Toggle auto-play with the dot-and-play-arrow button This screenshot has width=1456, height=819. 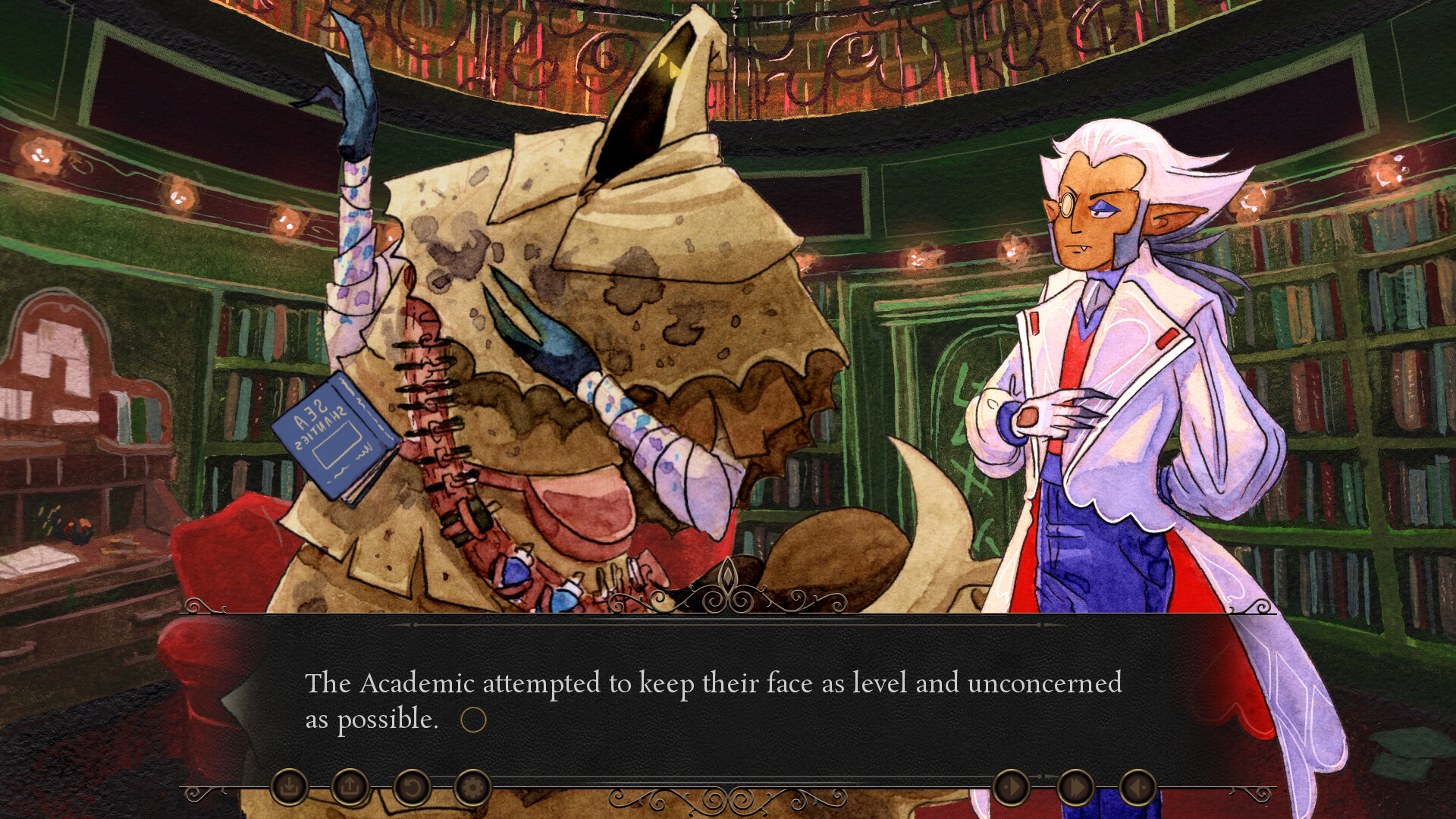coord(1012,788)
